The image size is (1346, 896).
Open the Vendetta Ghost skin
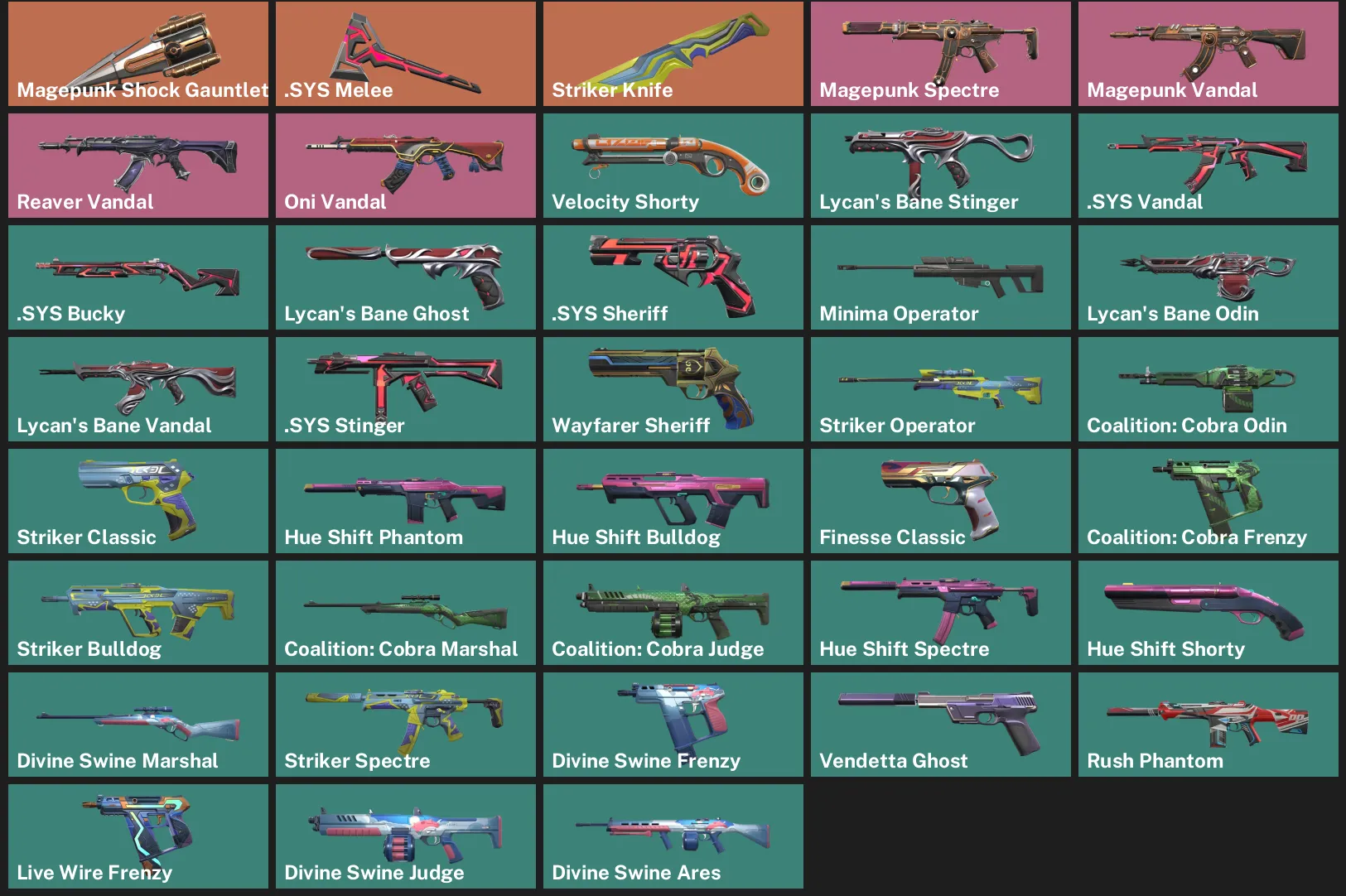[940, 724]
